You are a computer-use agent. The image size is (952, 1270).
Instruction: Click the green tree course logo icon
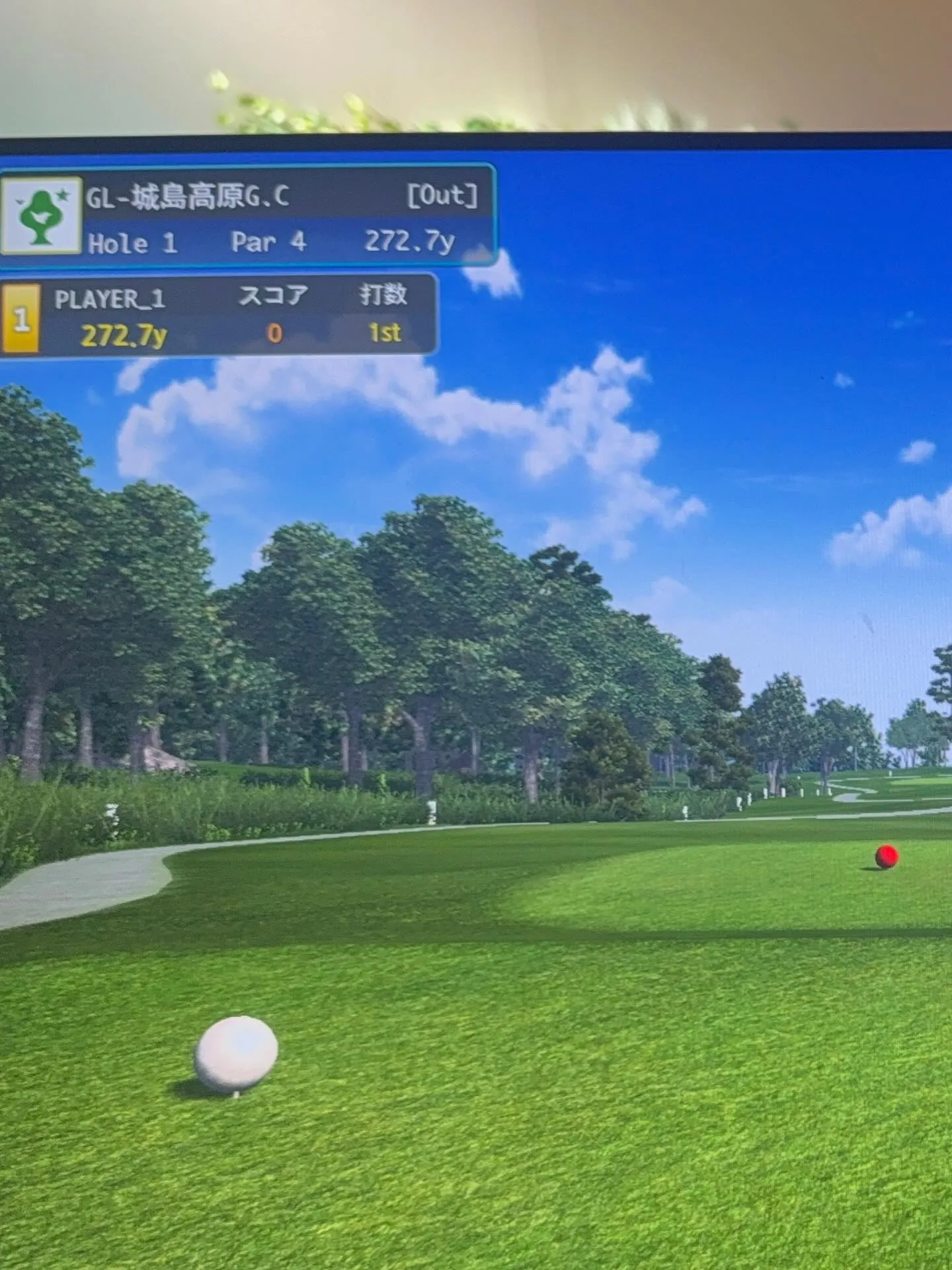click(x=42, y=216)
